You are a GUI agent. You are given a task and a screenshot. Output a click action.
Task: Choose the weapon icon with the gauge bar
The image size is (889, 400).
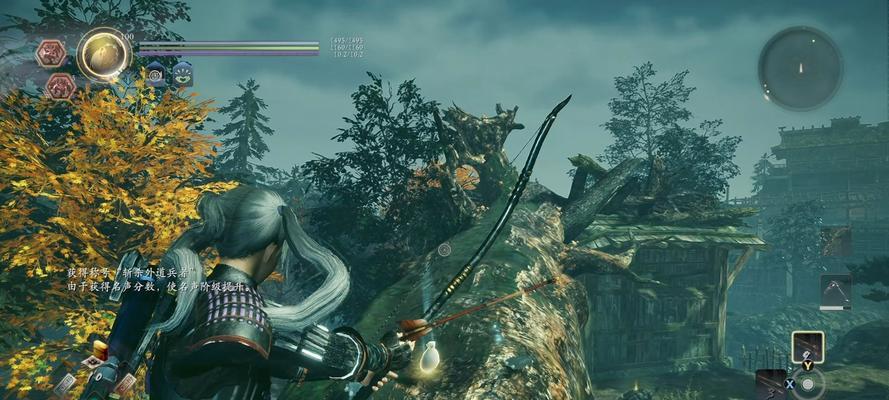pyautogui.click(x=835, y=292)
